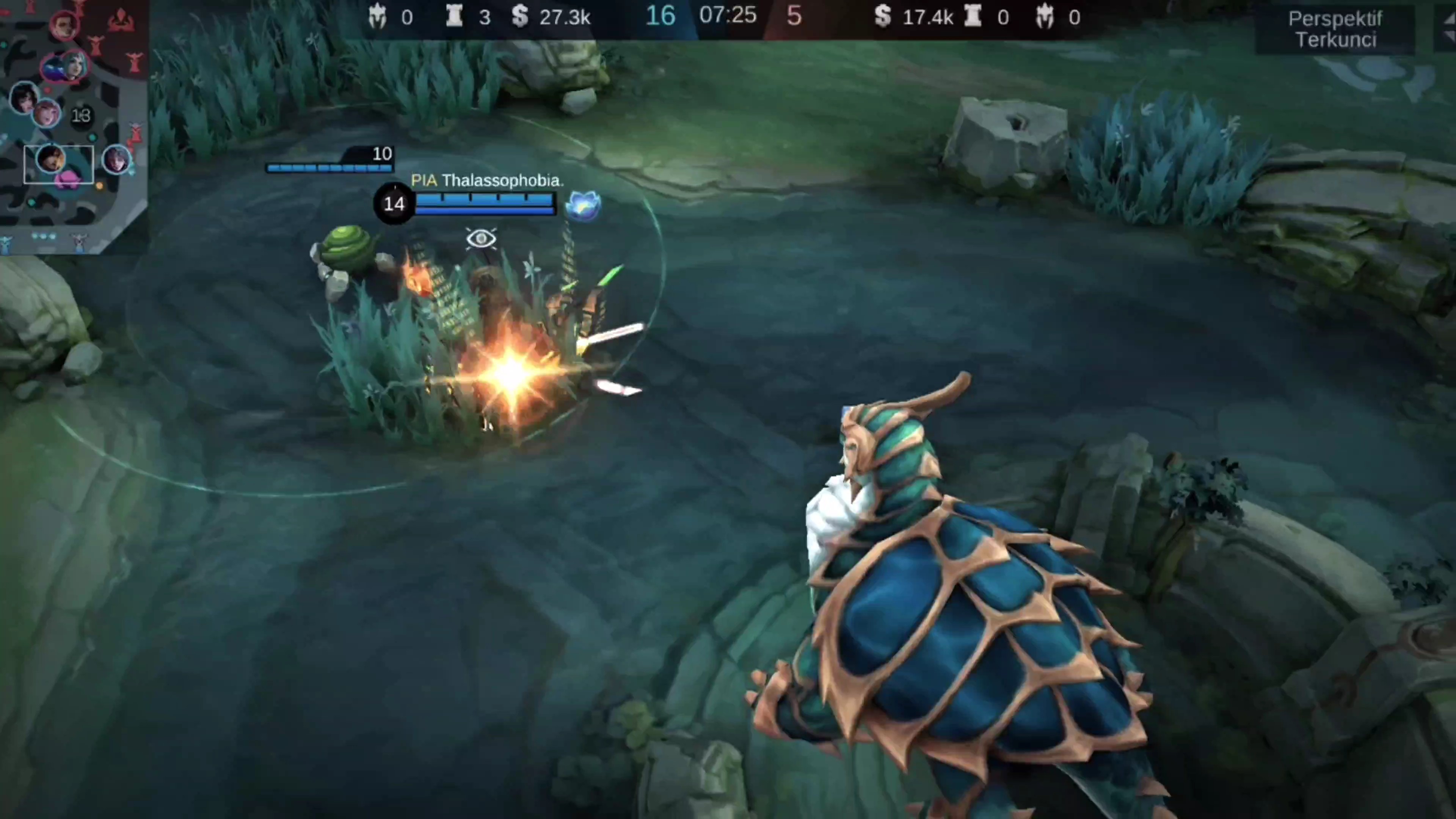Screen dimensions: 1456x819
Task: Toggle the Perspektif Terkunci camera button
Action: point(1335,30)
